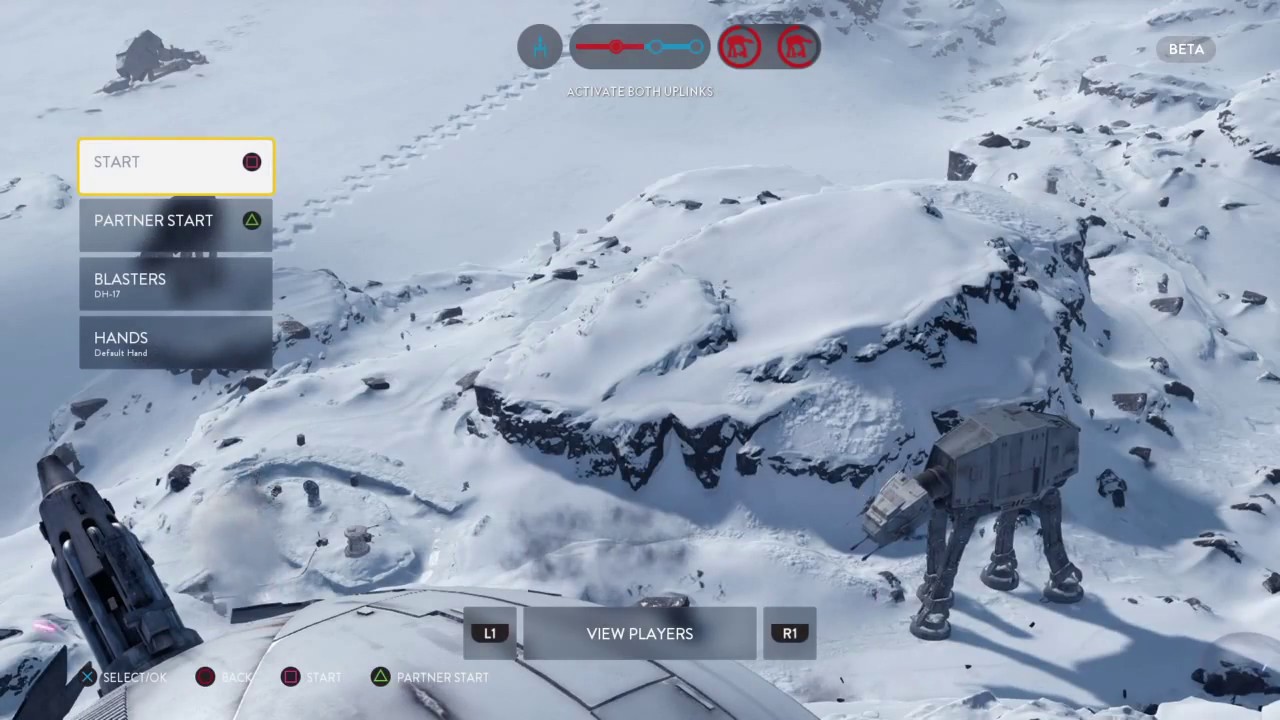The height and width of the screenshot is (720, 1280).
Task: Select the right red AT-AT icon
Action: coord(797,47)
